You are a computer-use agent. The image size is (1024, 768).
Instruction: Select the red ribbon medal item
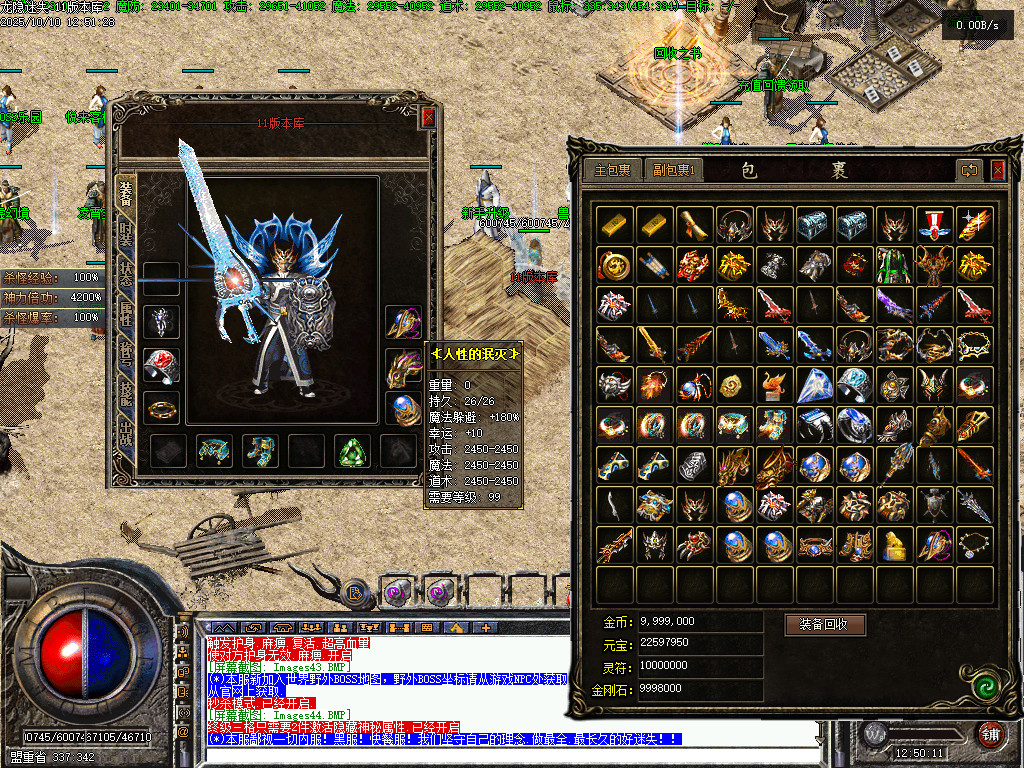click(x=933, y=224)
